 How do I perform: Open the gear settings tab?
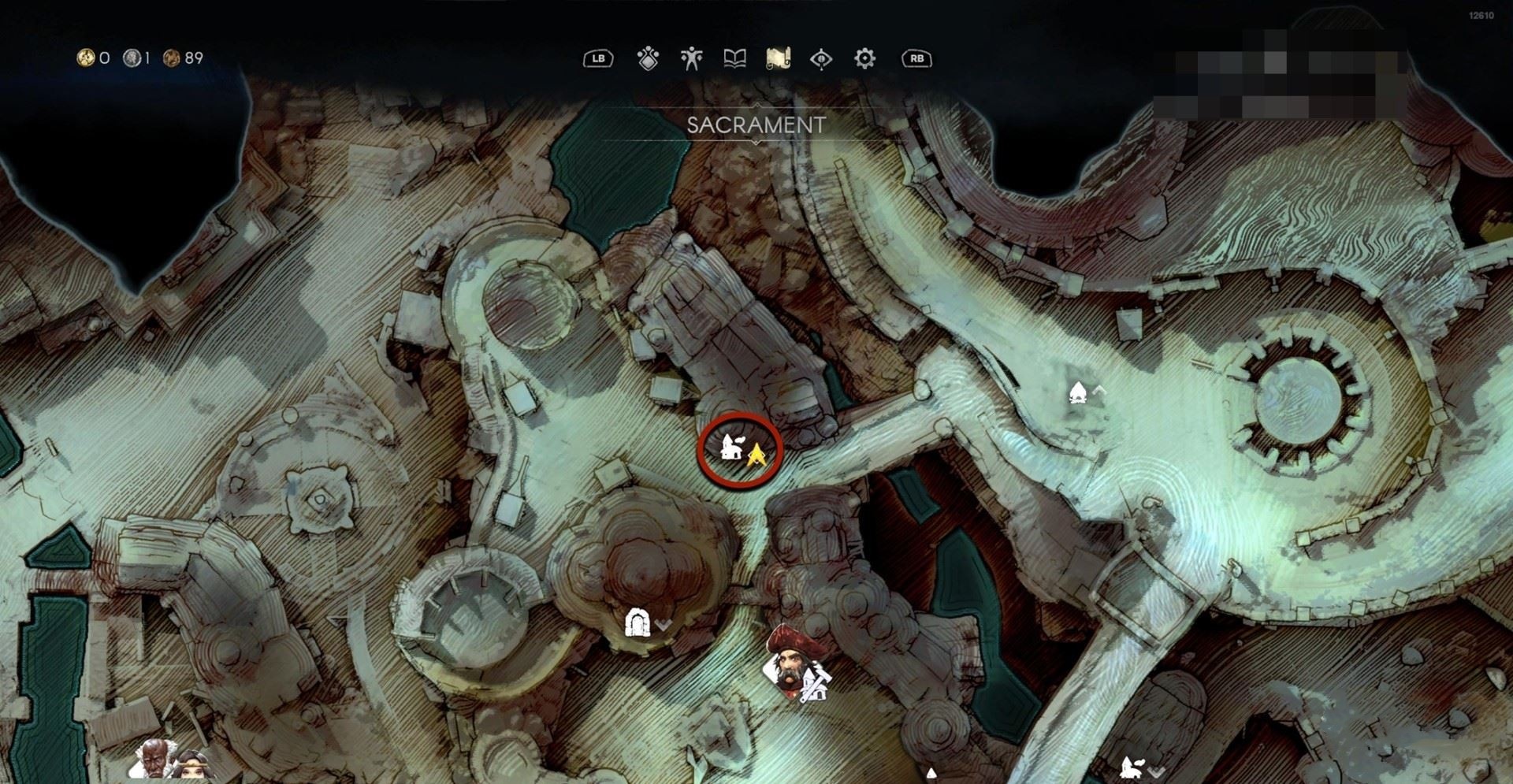[864, 58]
